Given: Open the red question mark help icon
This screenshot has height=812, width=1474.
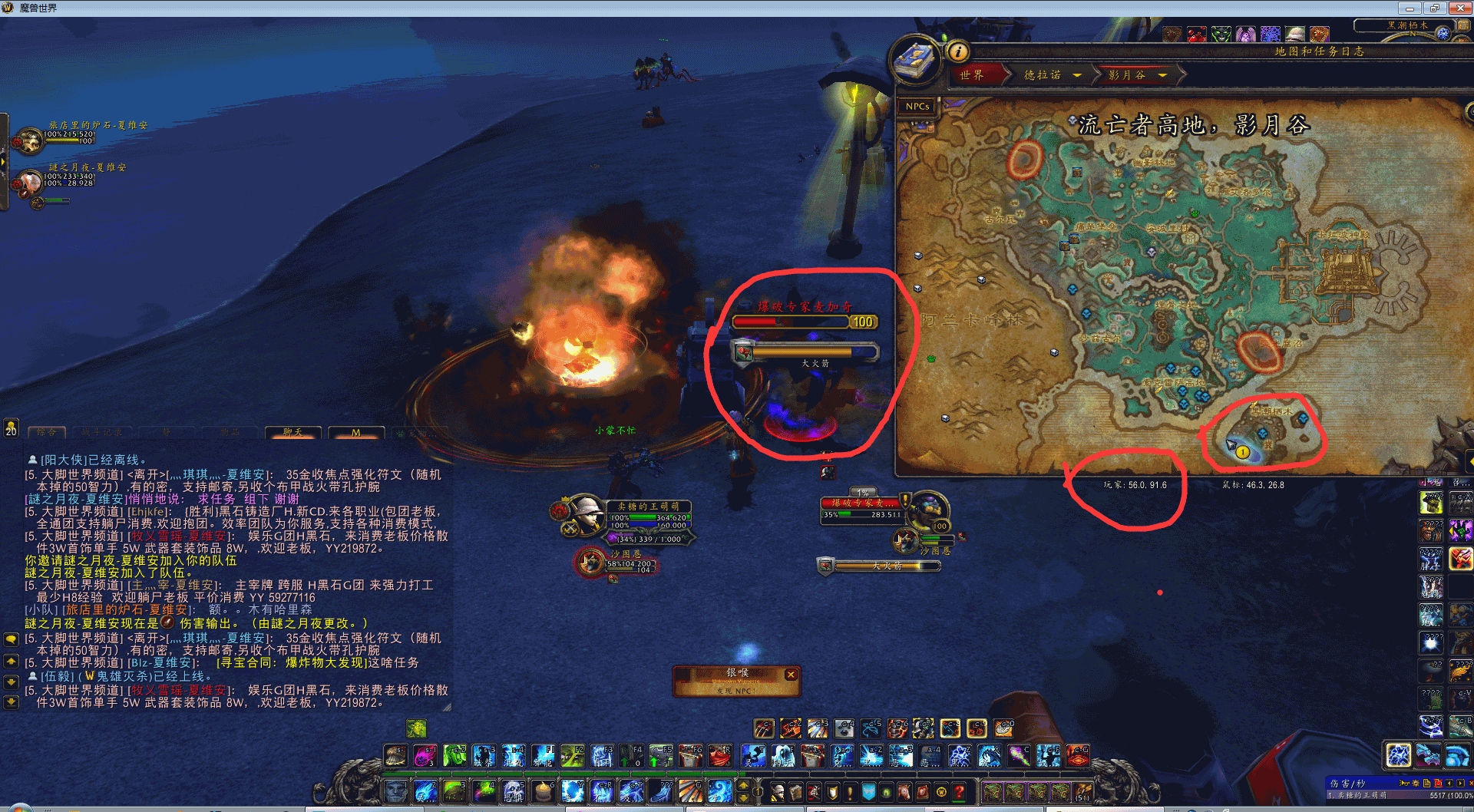Looking at the screenshot, I should (x=960, y=792).
